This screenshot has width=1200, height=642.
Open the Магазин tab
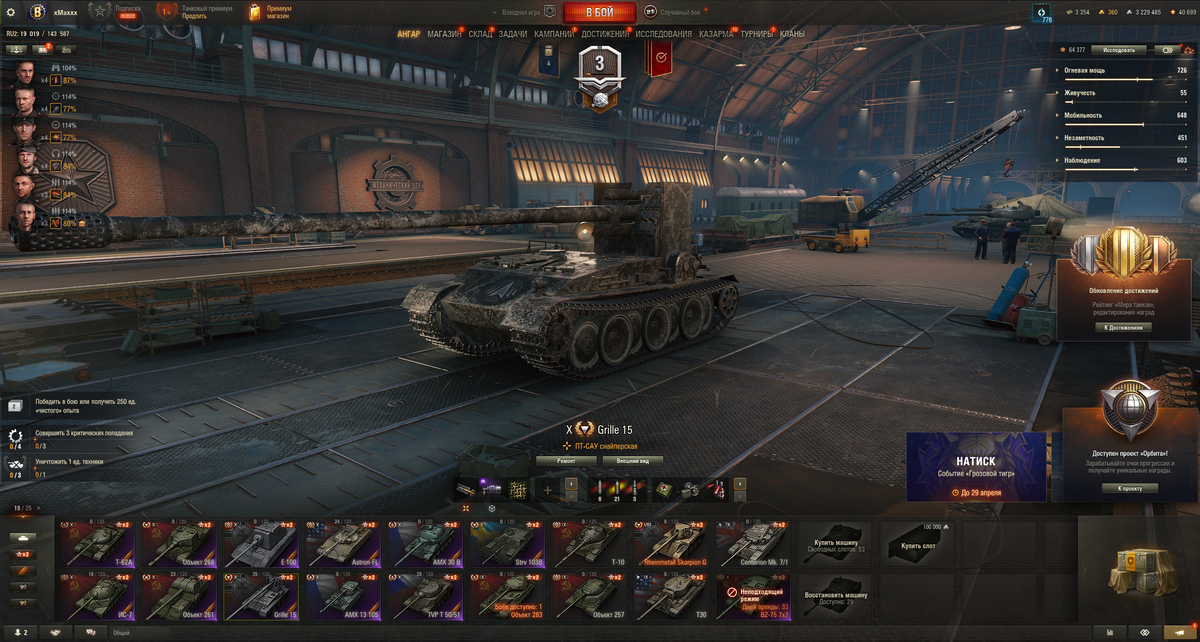(x=444, y=34)
